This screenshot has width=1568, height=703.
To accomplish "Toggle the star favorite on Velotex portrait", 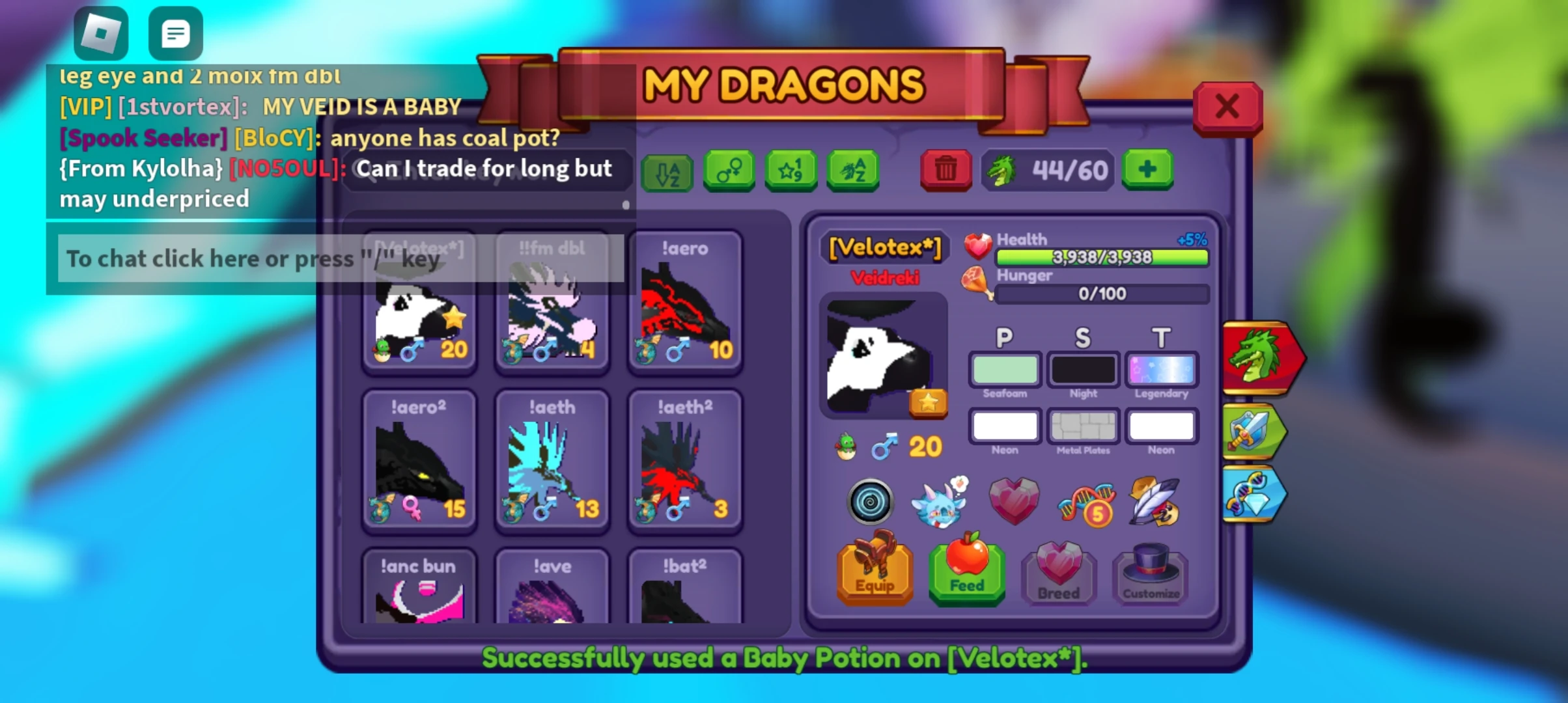I will pos(927,402).
